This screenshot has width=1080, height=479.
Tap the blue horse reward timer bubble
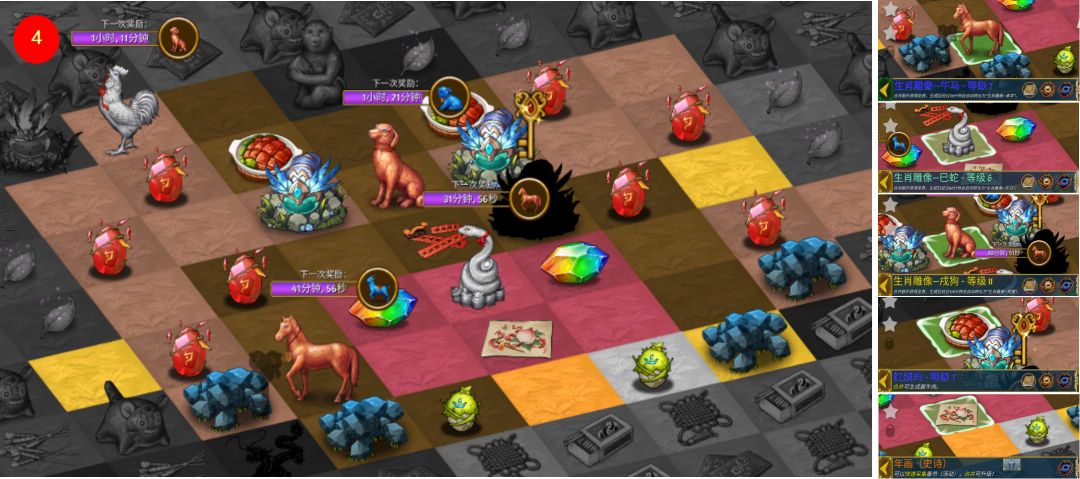pyautogui.click(x=376, y=288)
